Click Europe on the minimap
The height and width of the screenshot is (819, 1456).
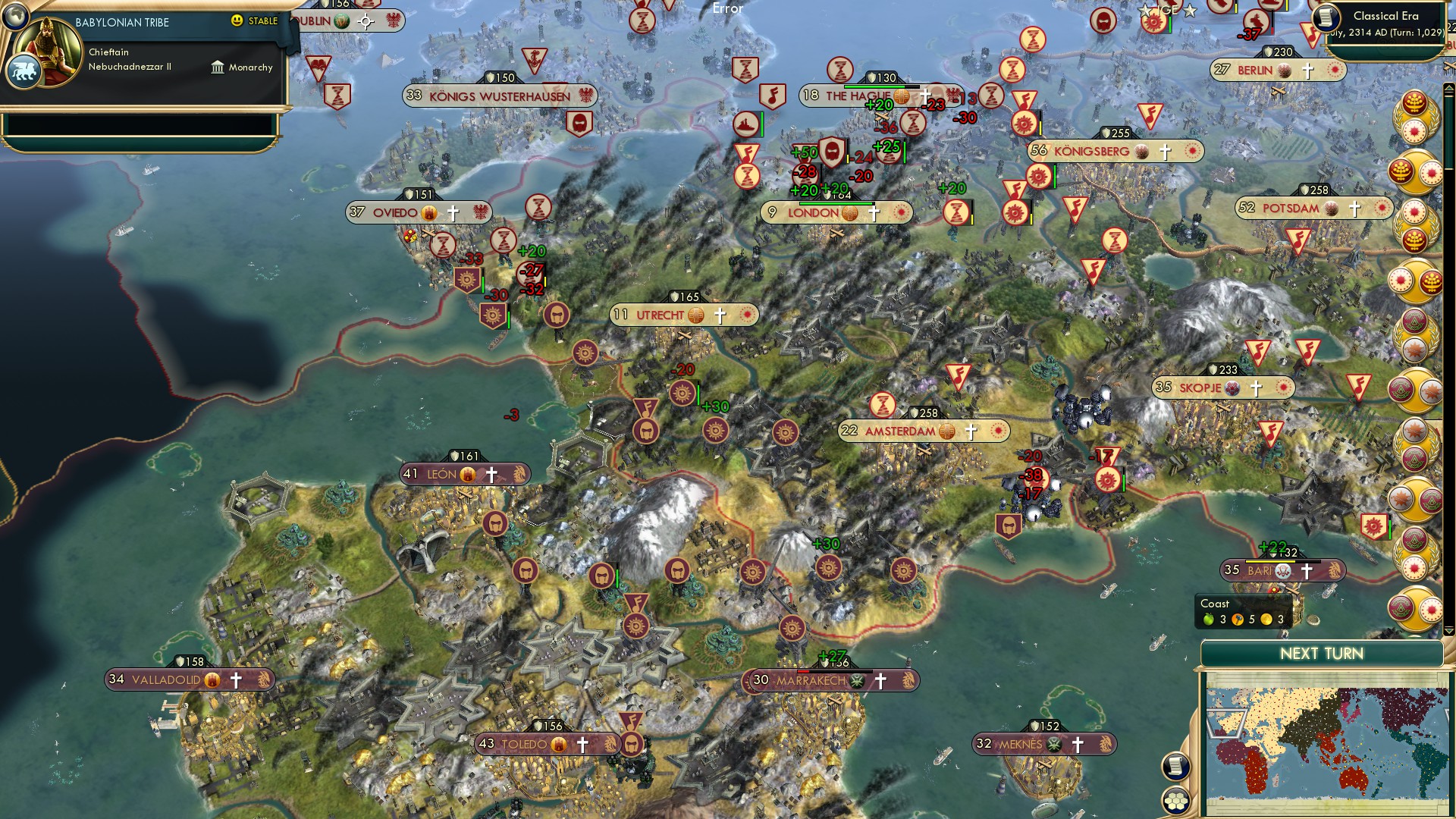[x=1228, y=723]
